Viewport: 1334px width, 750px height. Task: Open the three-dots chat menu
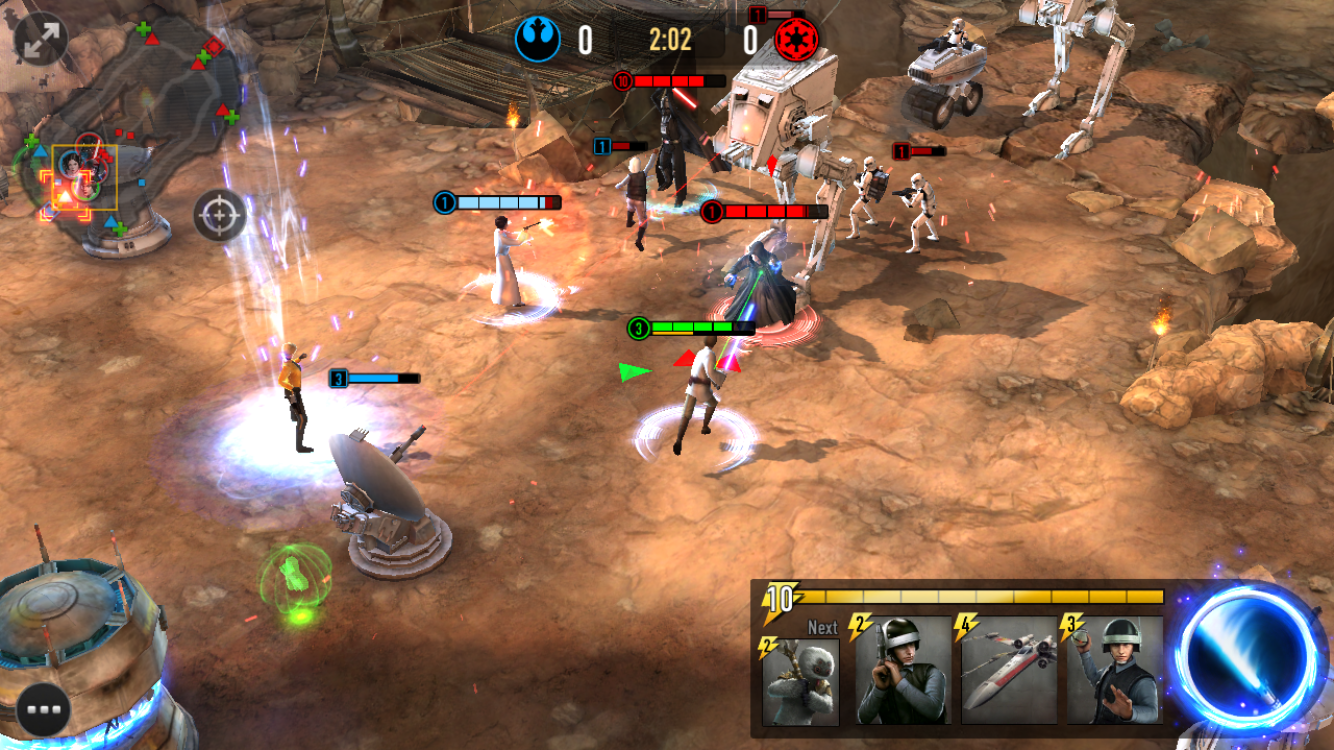point(43,709)
